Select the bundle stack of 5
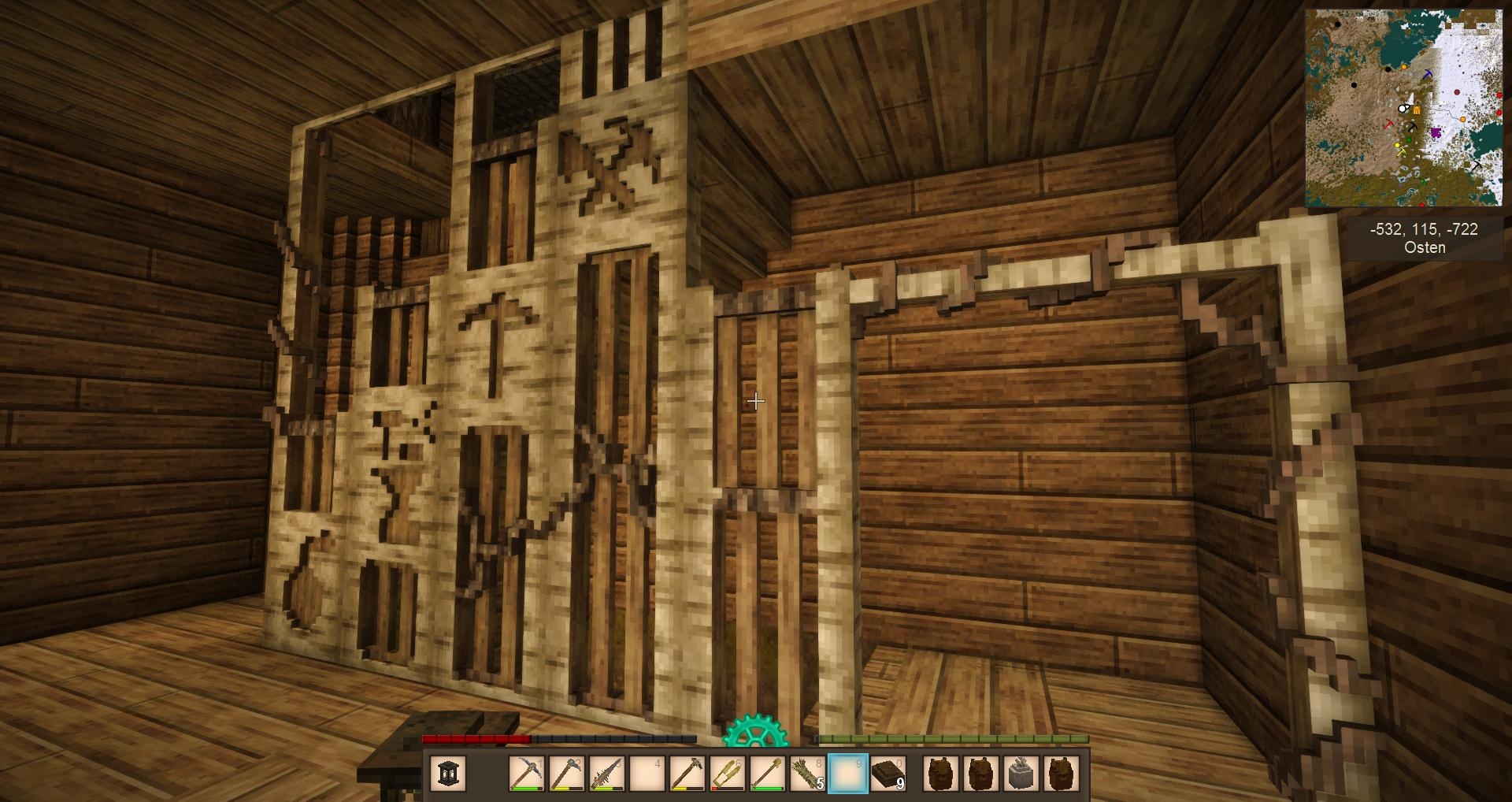 click(x=807, y=773)
